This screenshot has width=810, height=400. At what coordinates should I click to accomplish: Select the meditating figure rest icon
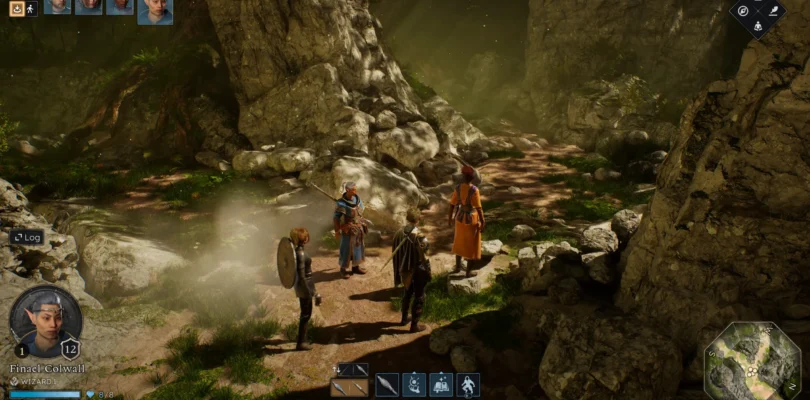click(757, 27)
